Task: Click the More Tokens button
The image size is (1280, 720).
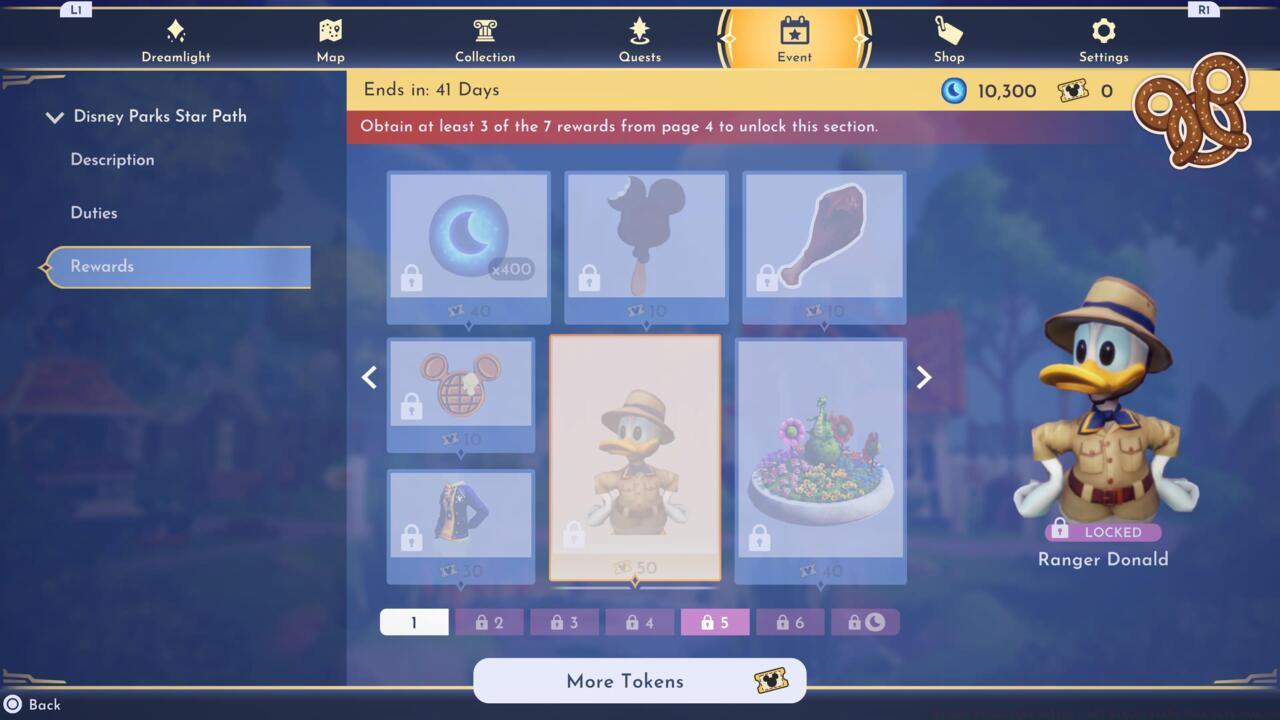Action: 639,681
